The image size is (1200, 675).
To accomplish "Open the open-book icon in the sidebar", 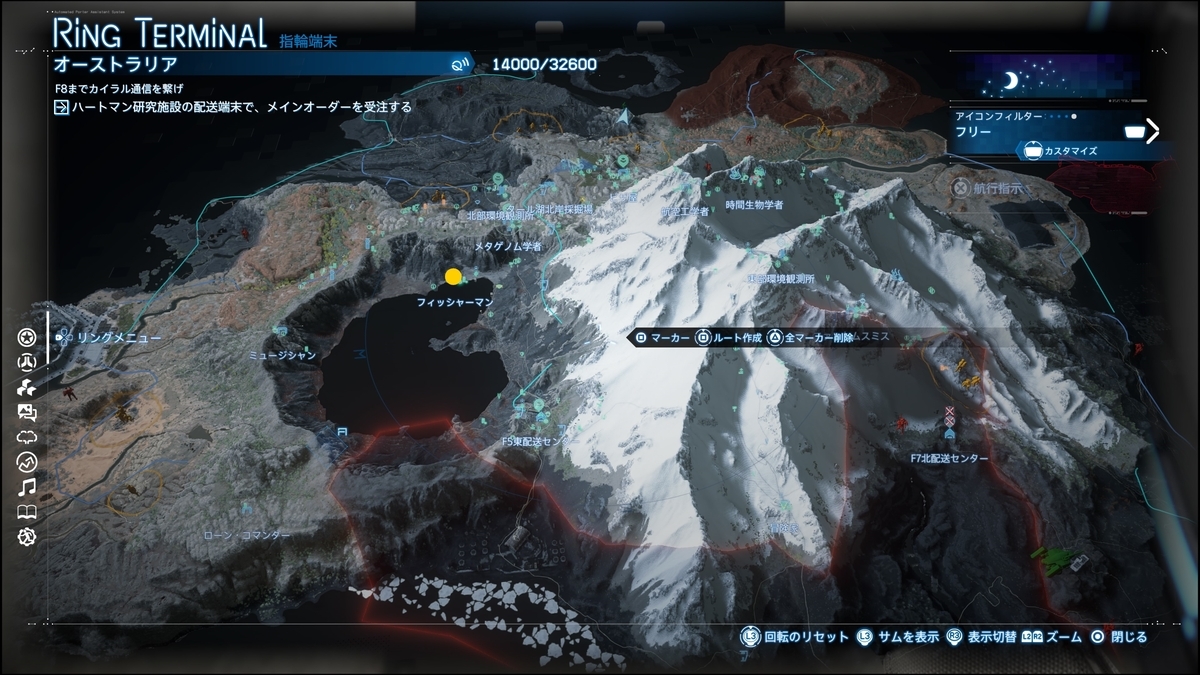I will pos(27,512).
